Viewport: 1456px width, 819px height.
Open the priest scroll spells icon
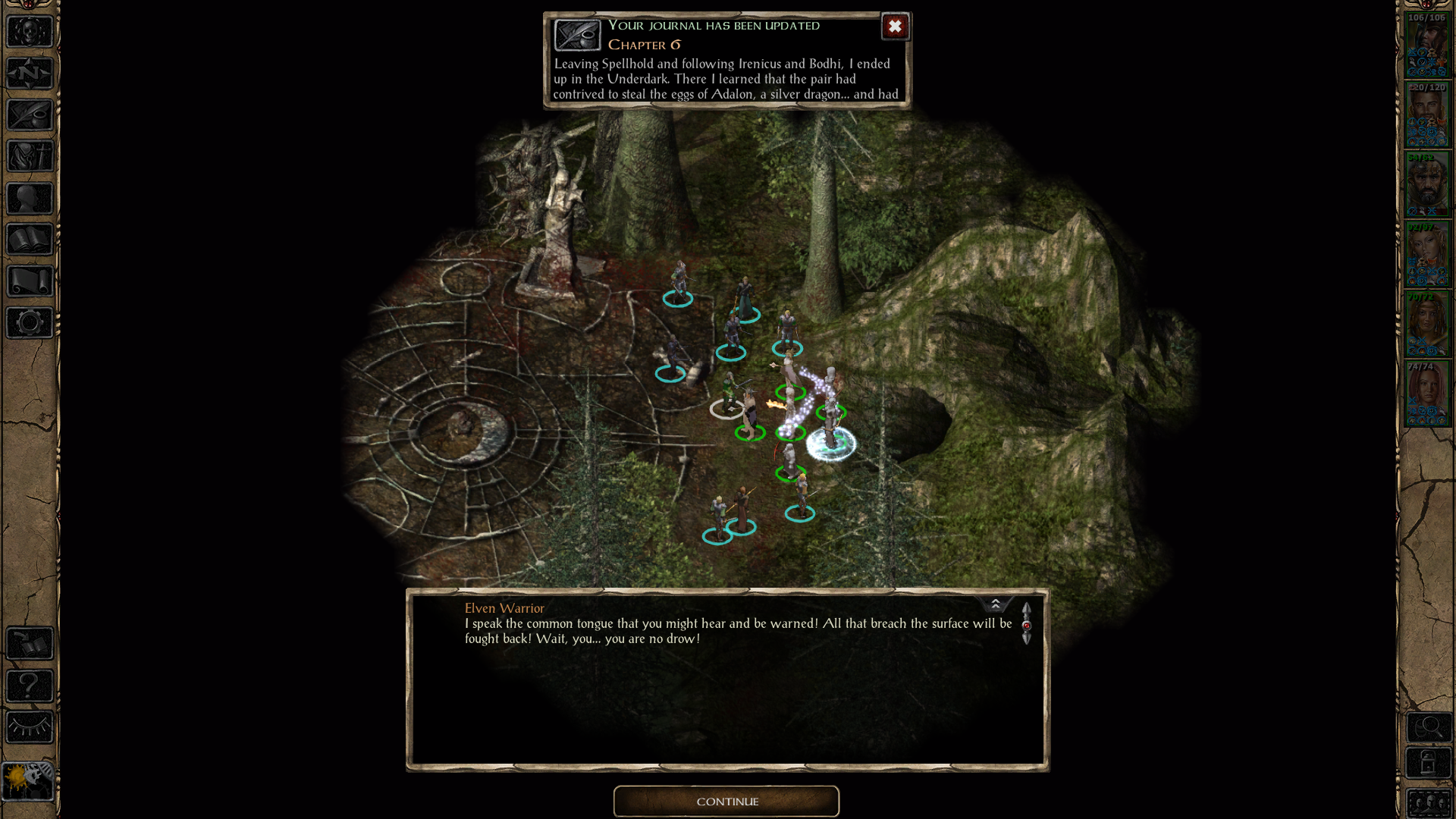(29, 281)
